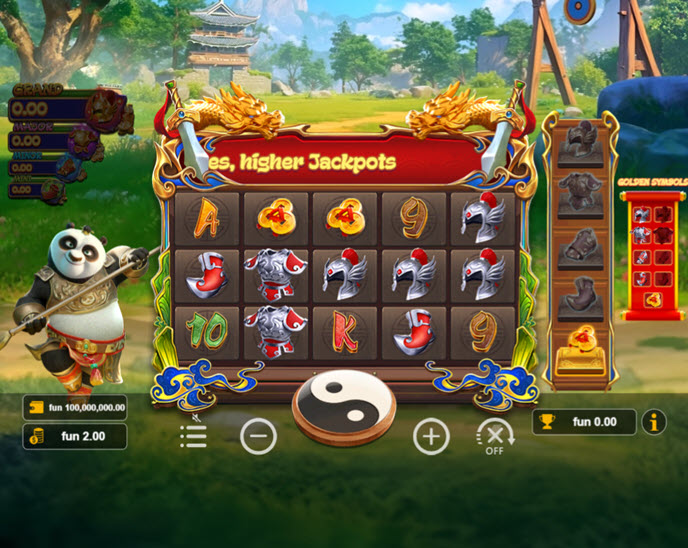
Task: Increase the bet with the plus button
Action: pyautogui.click(x=431, y=436)
